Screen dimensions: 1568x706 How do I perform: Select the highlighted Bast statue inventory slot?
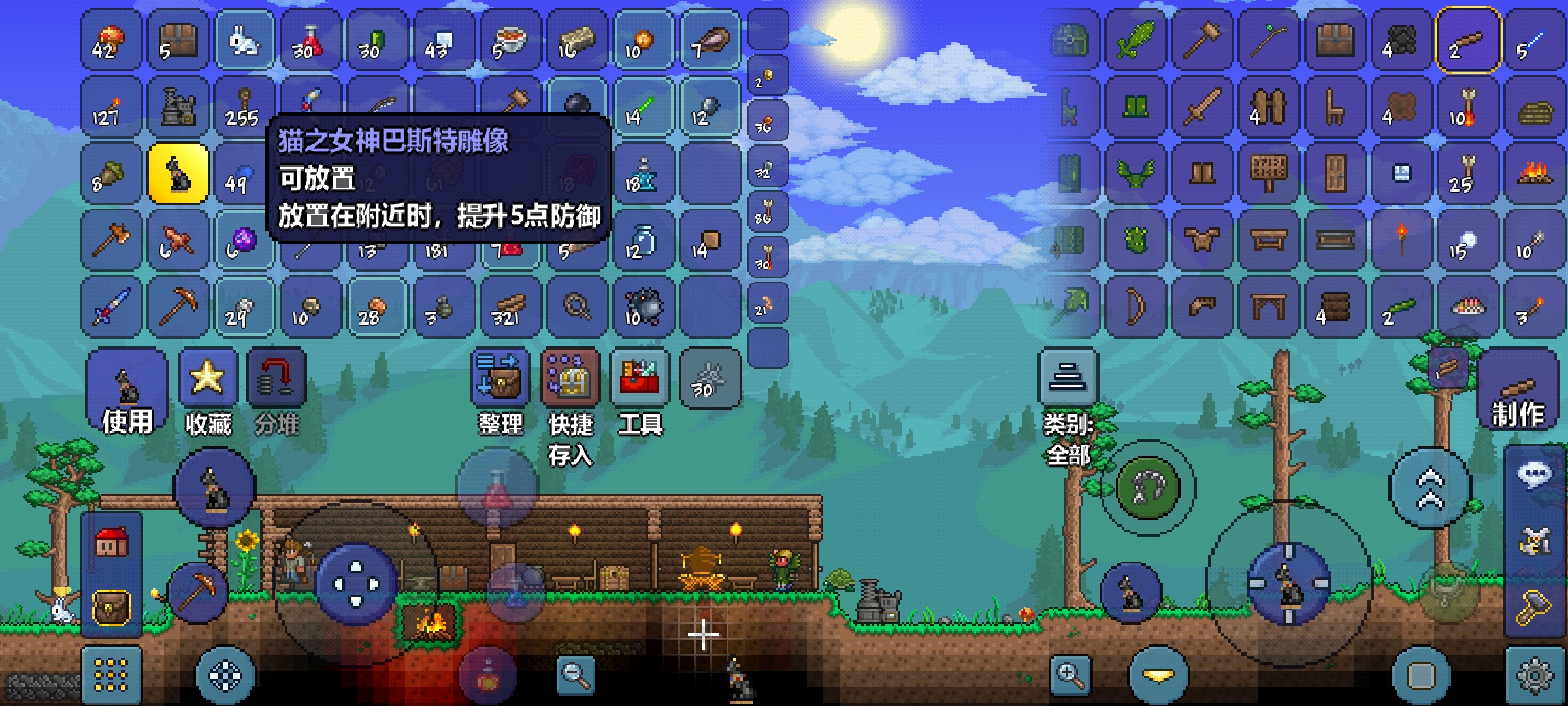(x=178, y=174)
